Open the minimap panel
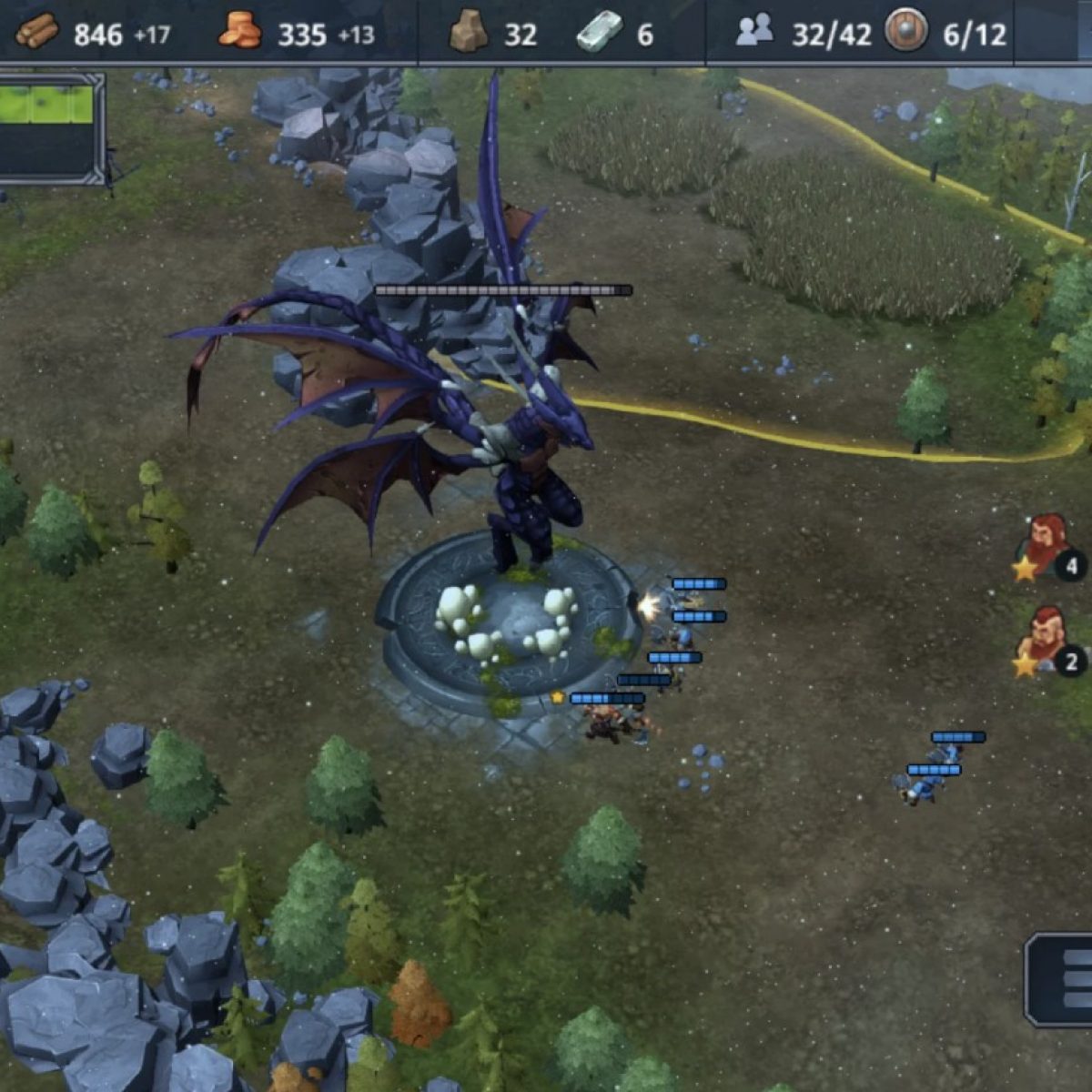This screenshot has width=1092, height=1092. pyautogui.click(x=50, y=127)
